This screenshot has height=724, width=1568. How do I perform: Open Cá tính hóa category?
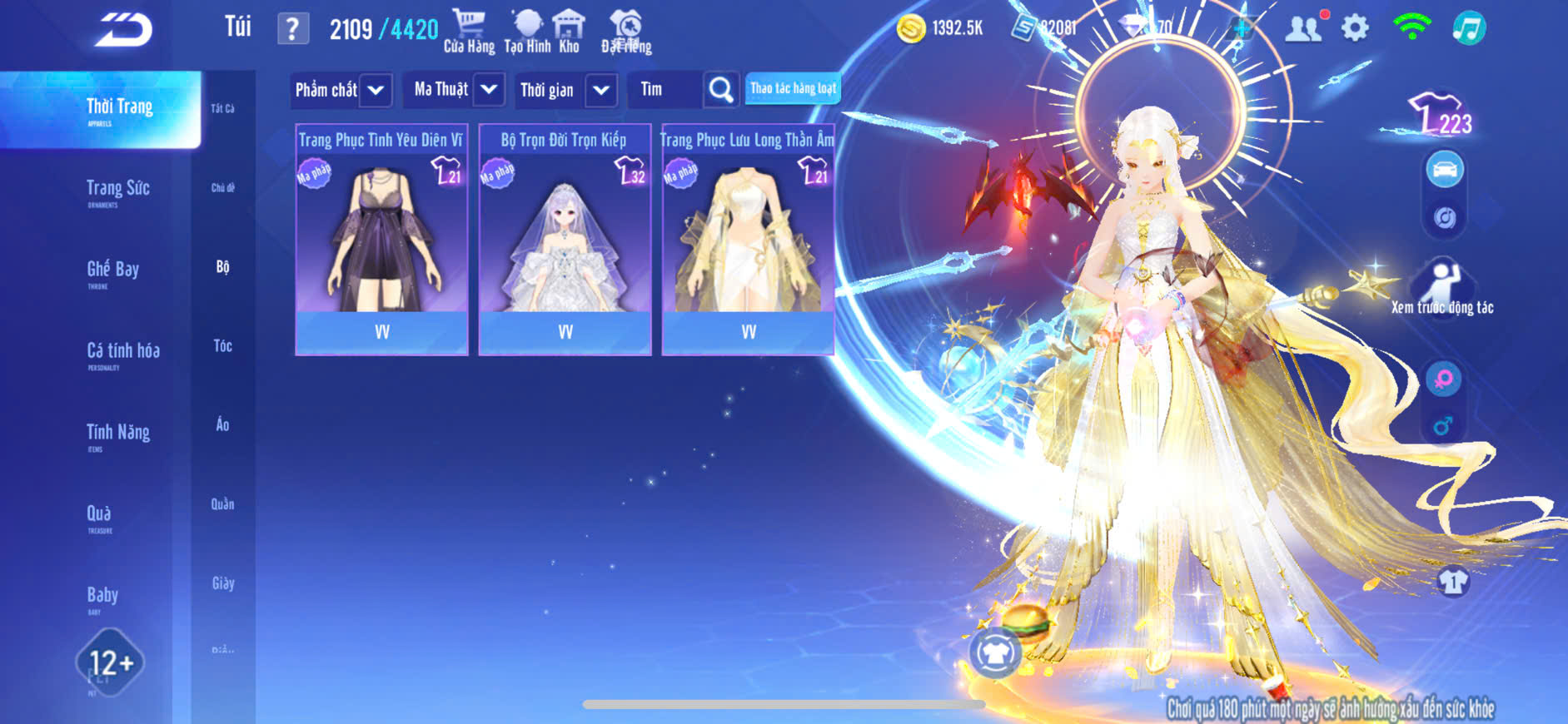[x=122, y=353]
